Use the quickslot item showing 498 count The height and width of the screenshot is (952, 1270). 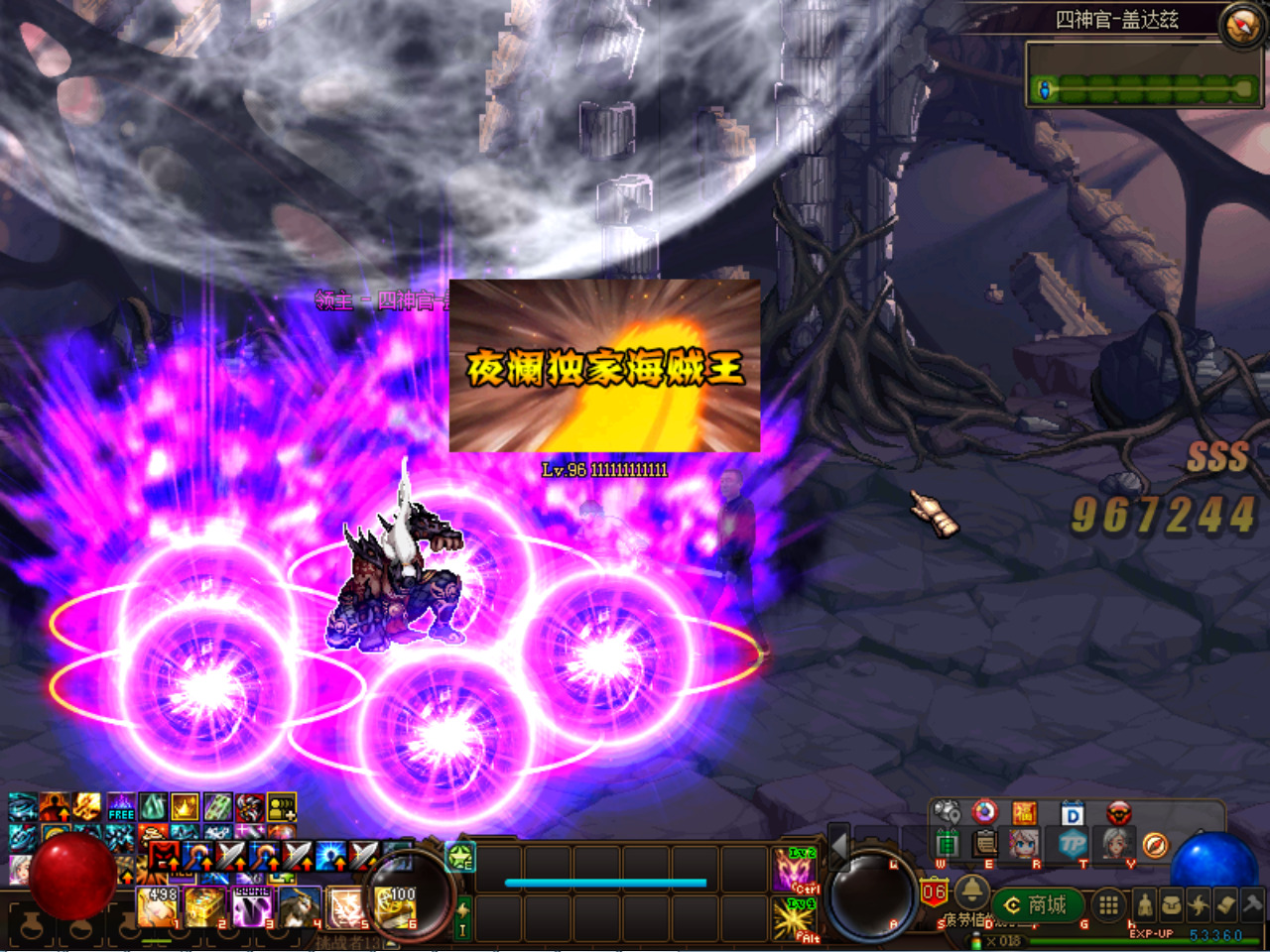(159, 907)
